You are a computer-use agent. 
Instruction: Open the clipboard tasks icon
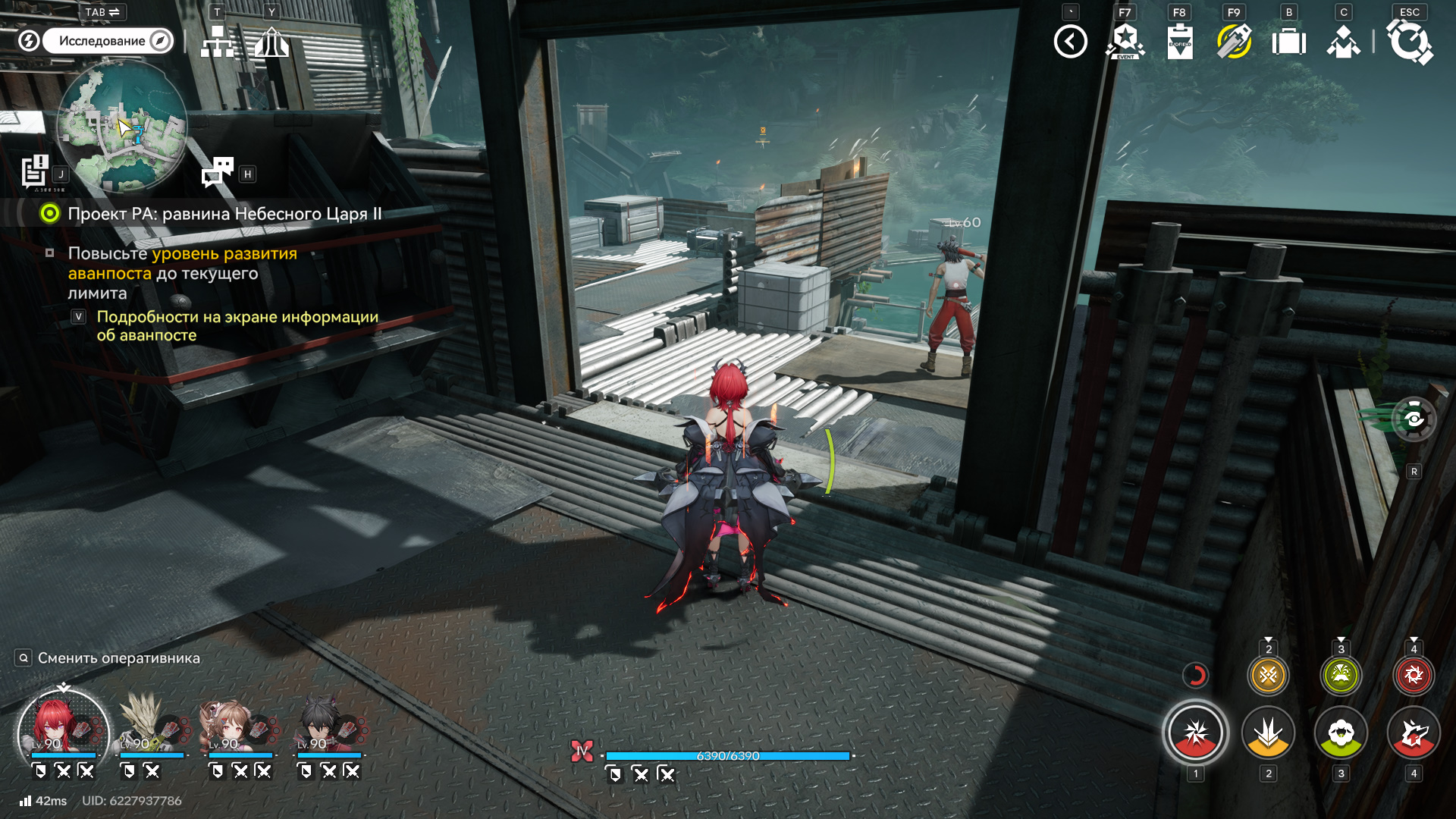[1179, 42]
